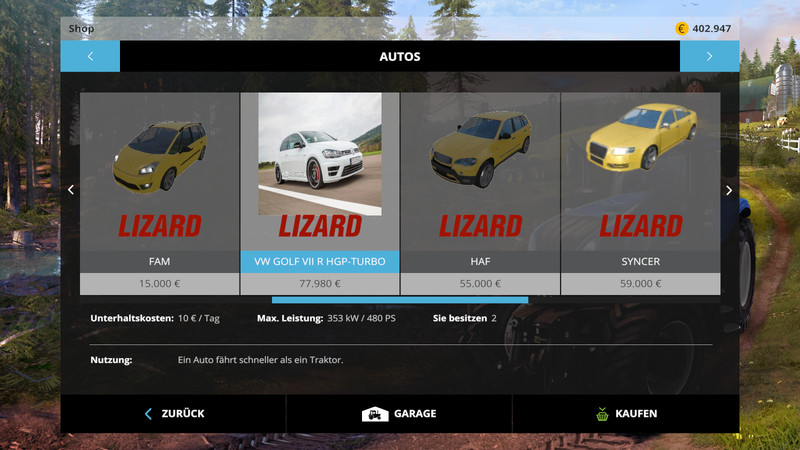Show more cars with right carousel arrow
The height and width of the screenshot is (450, 800).
coord(729,190)
